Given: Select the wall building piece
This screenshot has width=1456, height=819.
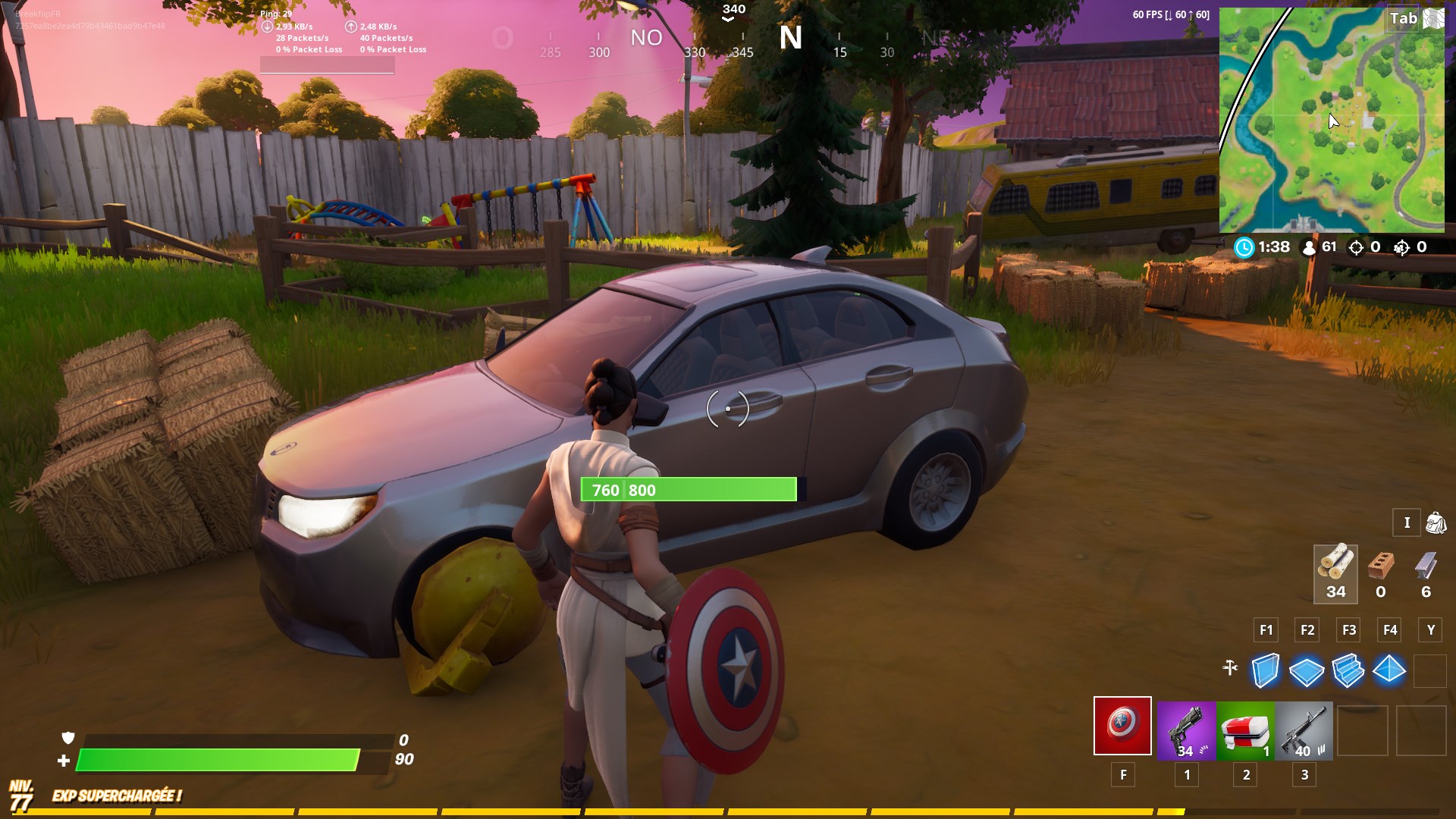Looking at the screenshot, I should [1265, 671].
